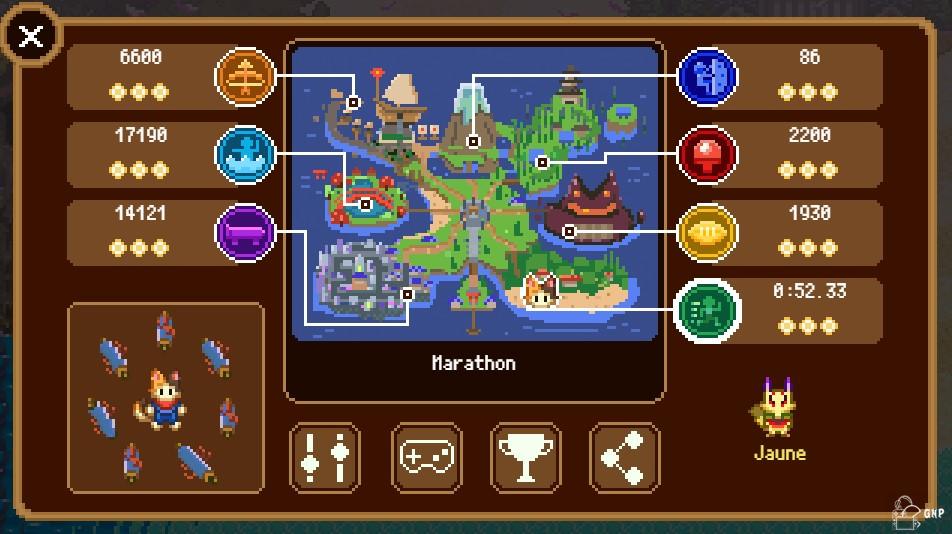Click the share icon button
The height and width of the screenshot is (534, 952).
pos(625,457)
